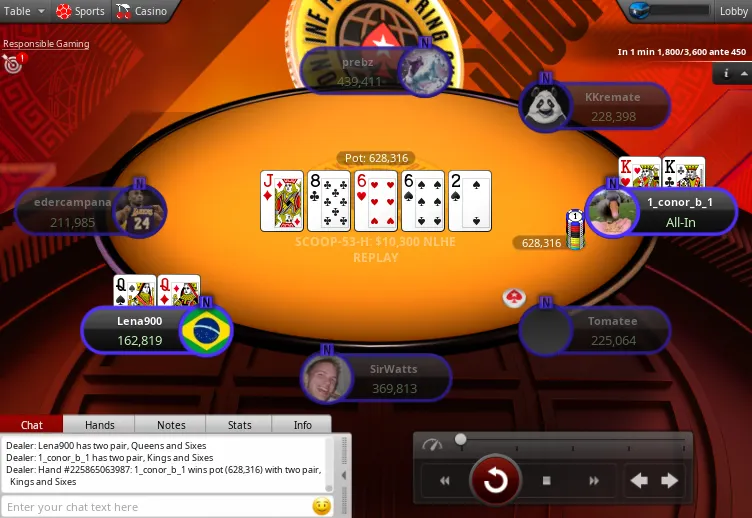Viewport: 752px width, 518px height.
Task: Open the emoji picker smiley
Action: point(322,506)
